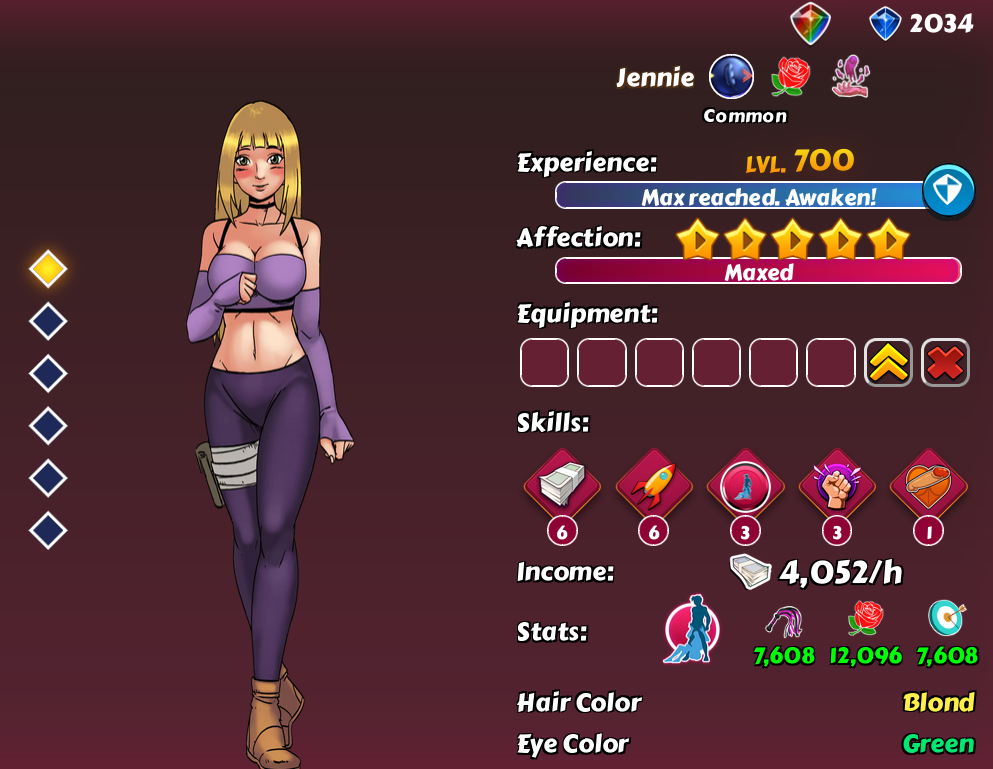
Task: Click the pink splash icon near name
Action: click(x=850, y=77)
